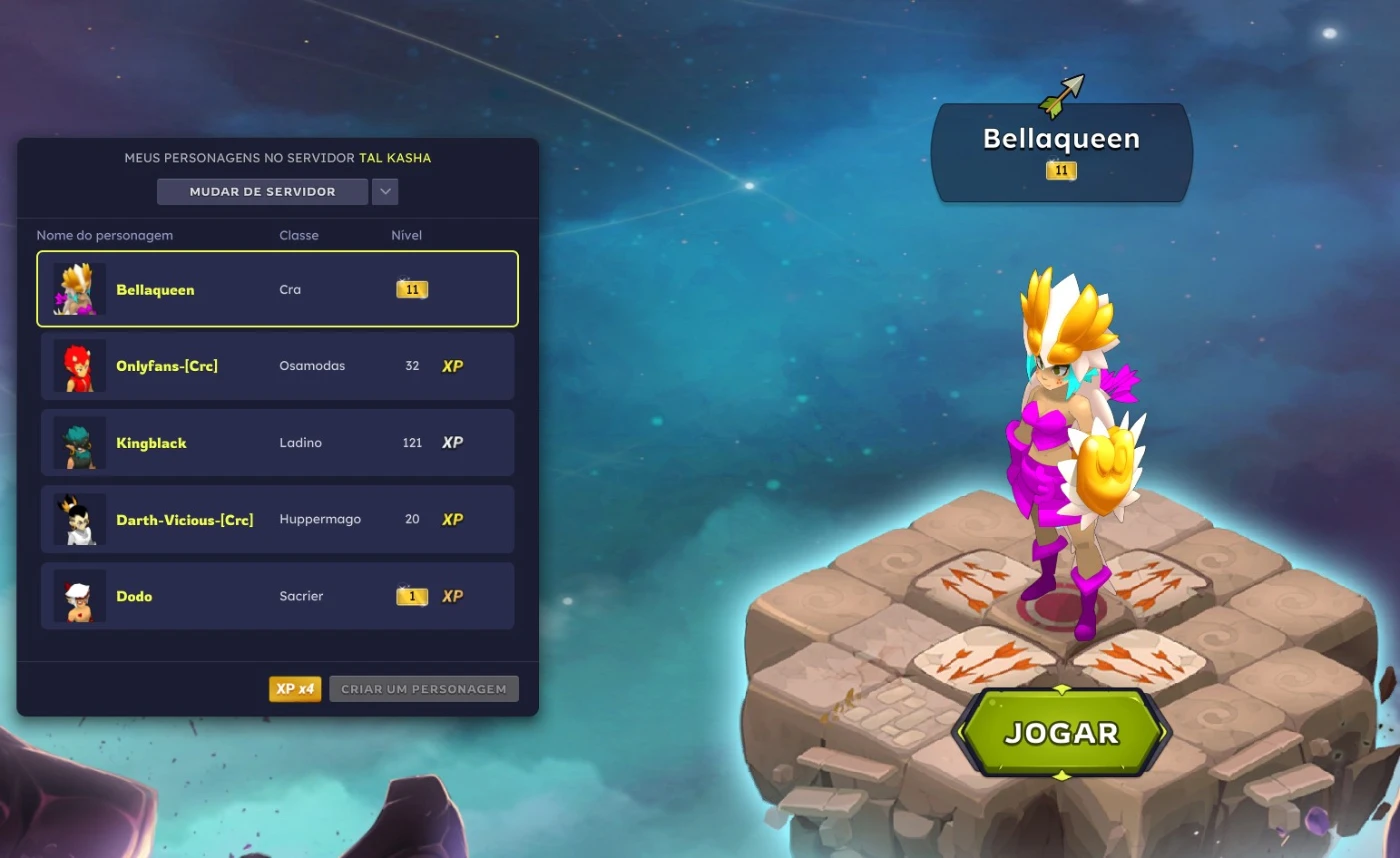The height and width of the screenshot is (858, 1400).
Task: Select the Bellaqueen character row
Action: tap(277, 289)
